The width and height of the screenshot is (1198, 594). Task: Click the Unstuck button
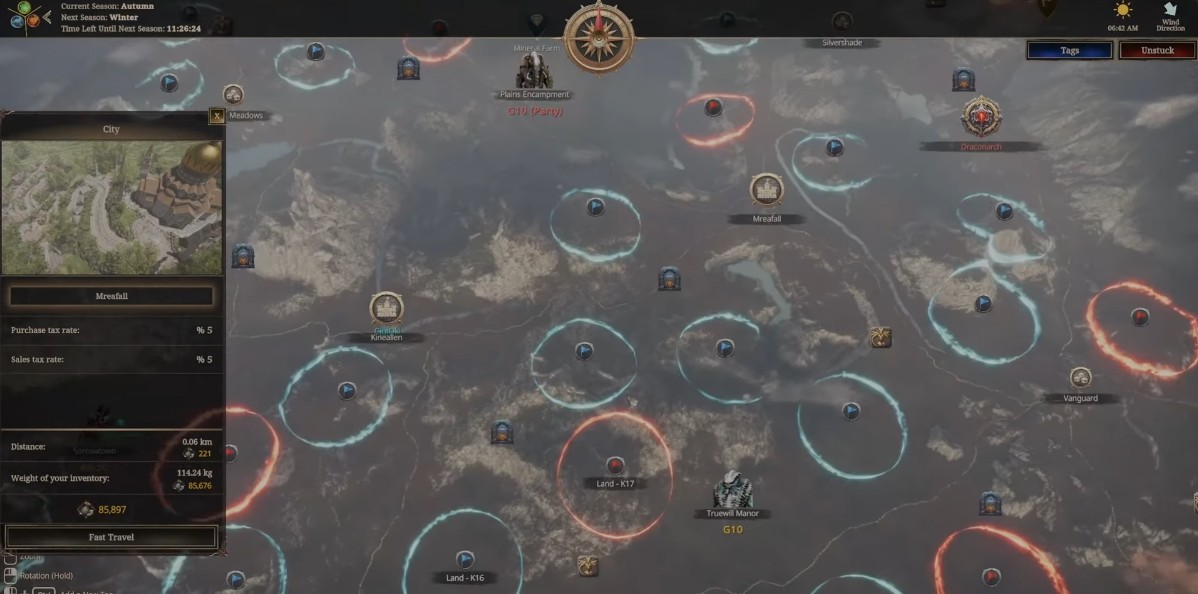pyautogui.click(x=1157, y=50)
